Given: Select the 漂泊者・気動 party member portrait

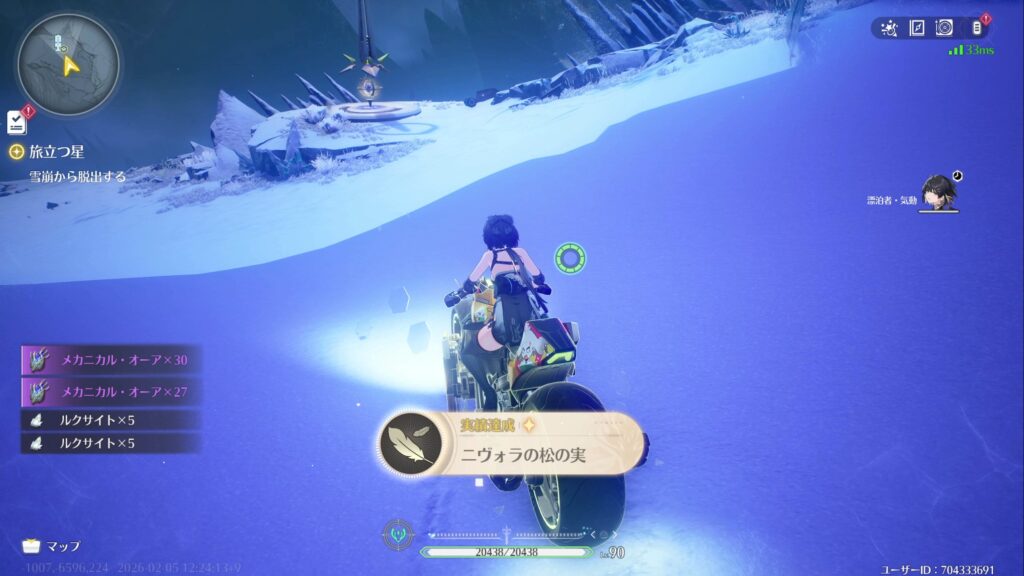Looking at the screenshot, I should pos(939,193).
